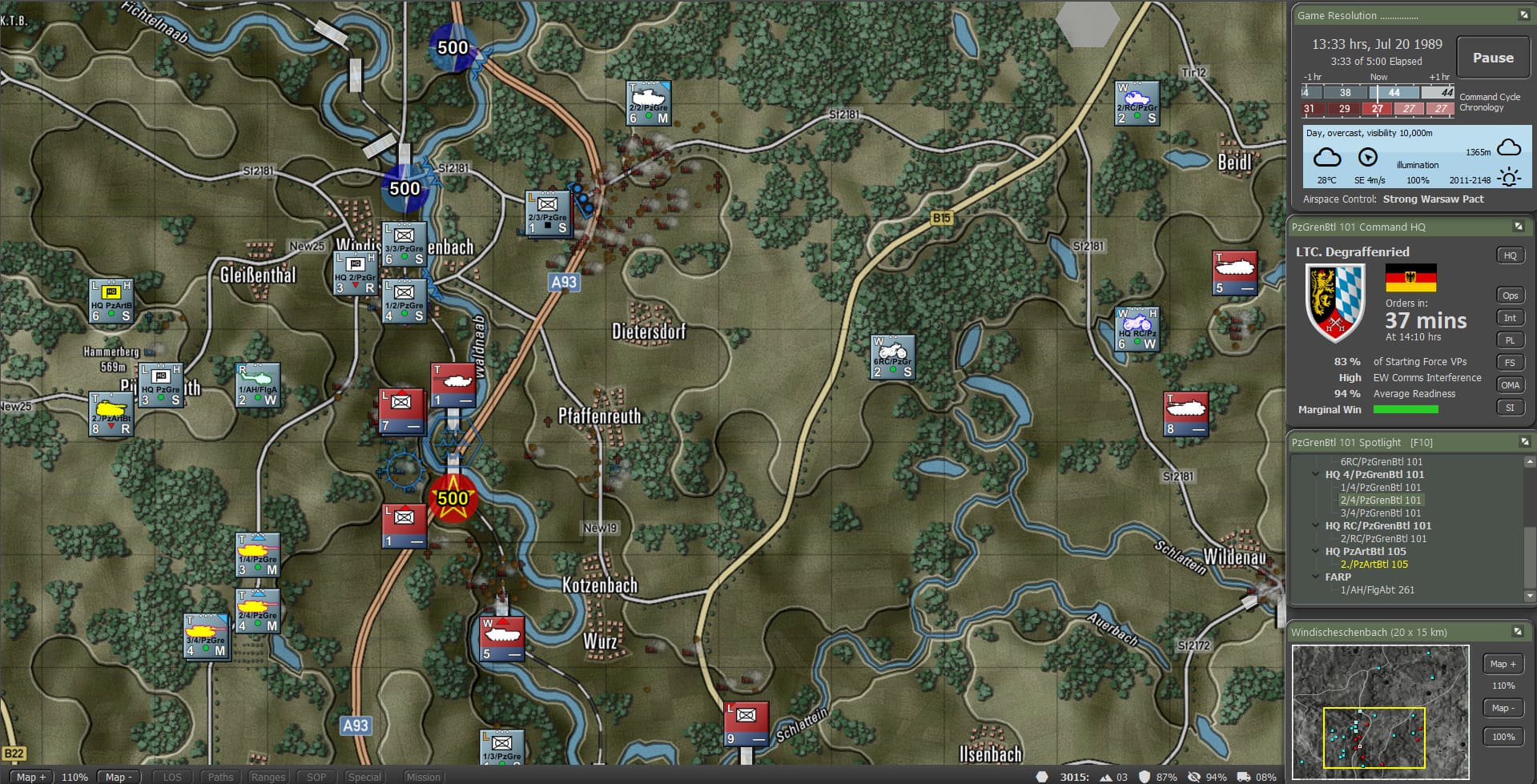This screenshot has height=784, width=1537.
Task: Toggle the Ranges overlay
Action: (268, 777)
